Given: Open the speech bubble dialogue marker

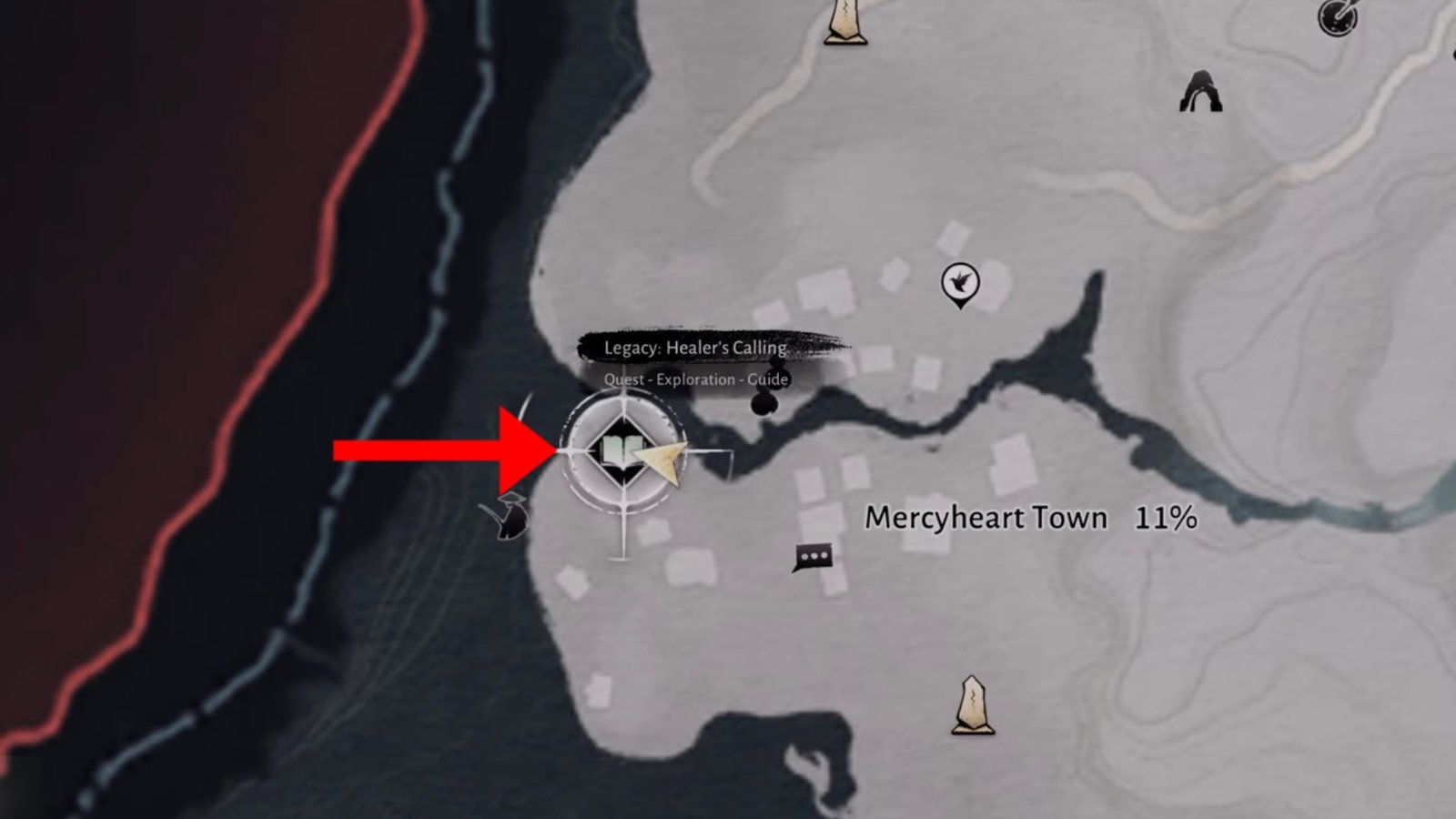Looking at the screenshot, I should point(813,556).
